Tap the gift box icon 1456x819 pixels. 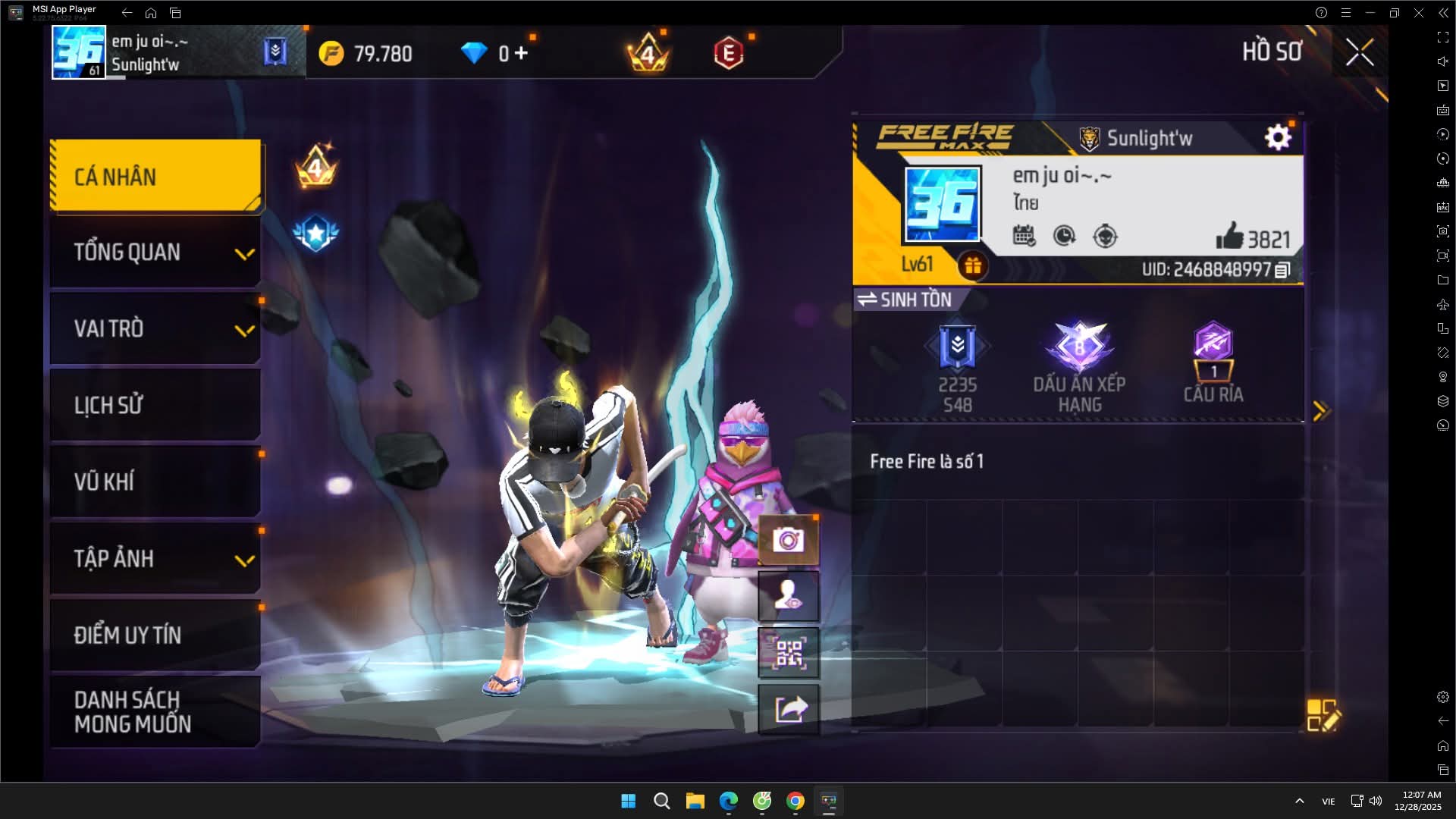point(972,266)
